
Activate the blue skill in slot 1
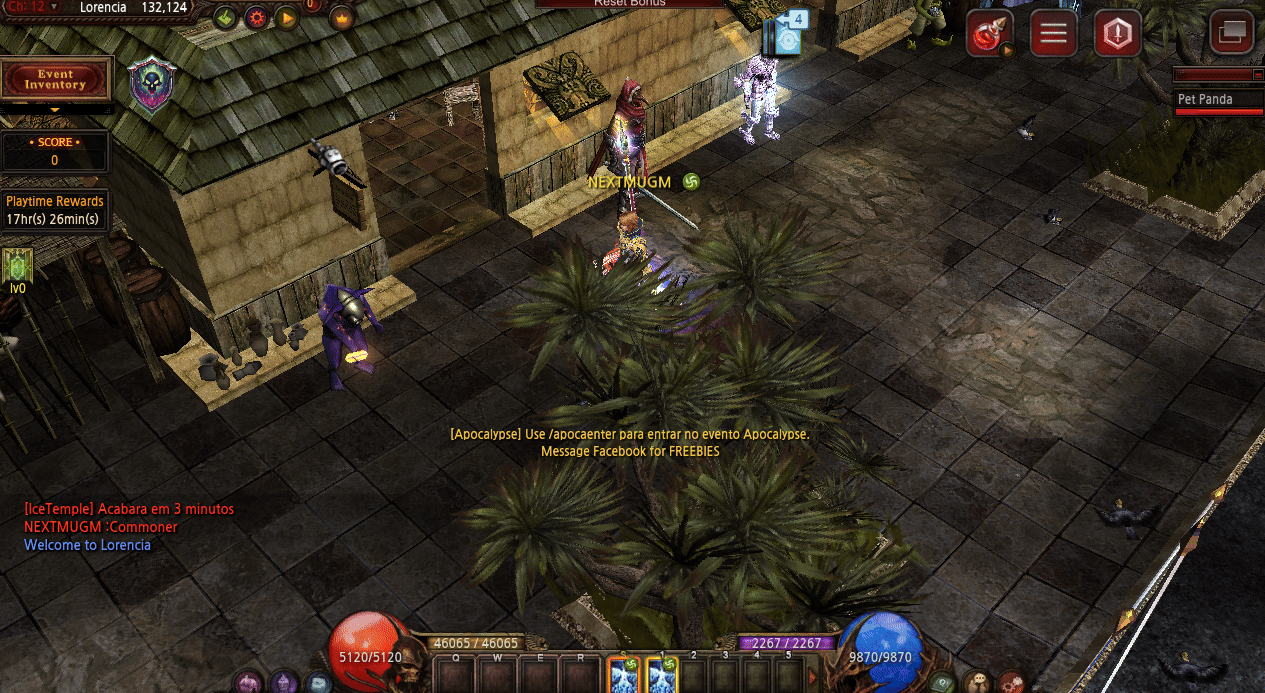(x=662, y=677)
